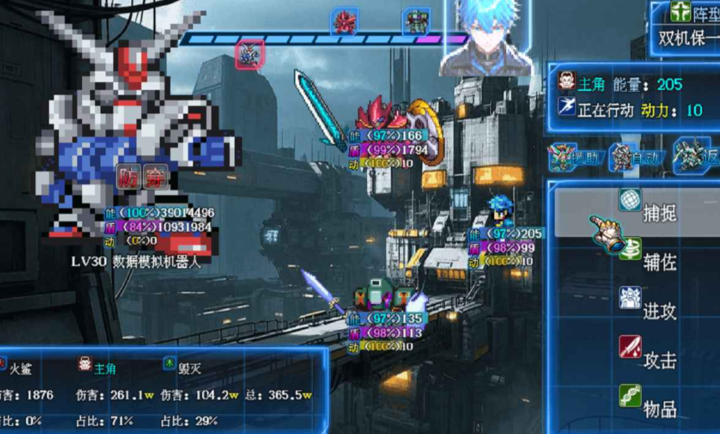Click the pink-framed turn-order icon below the bar

coord(249,54)
